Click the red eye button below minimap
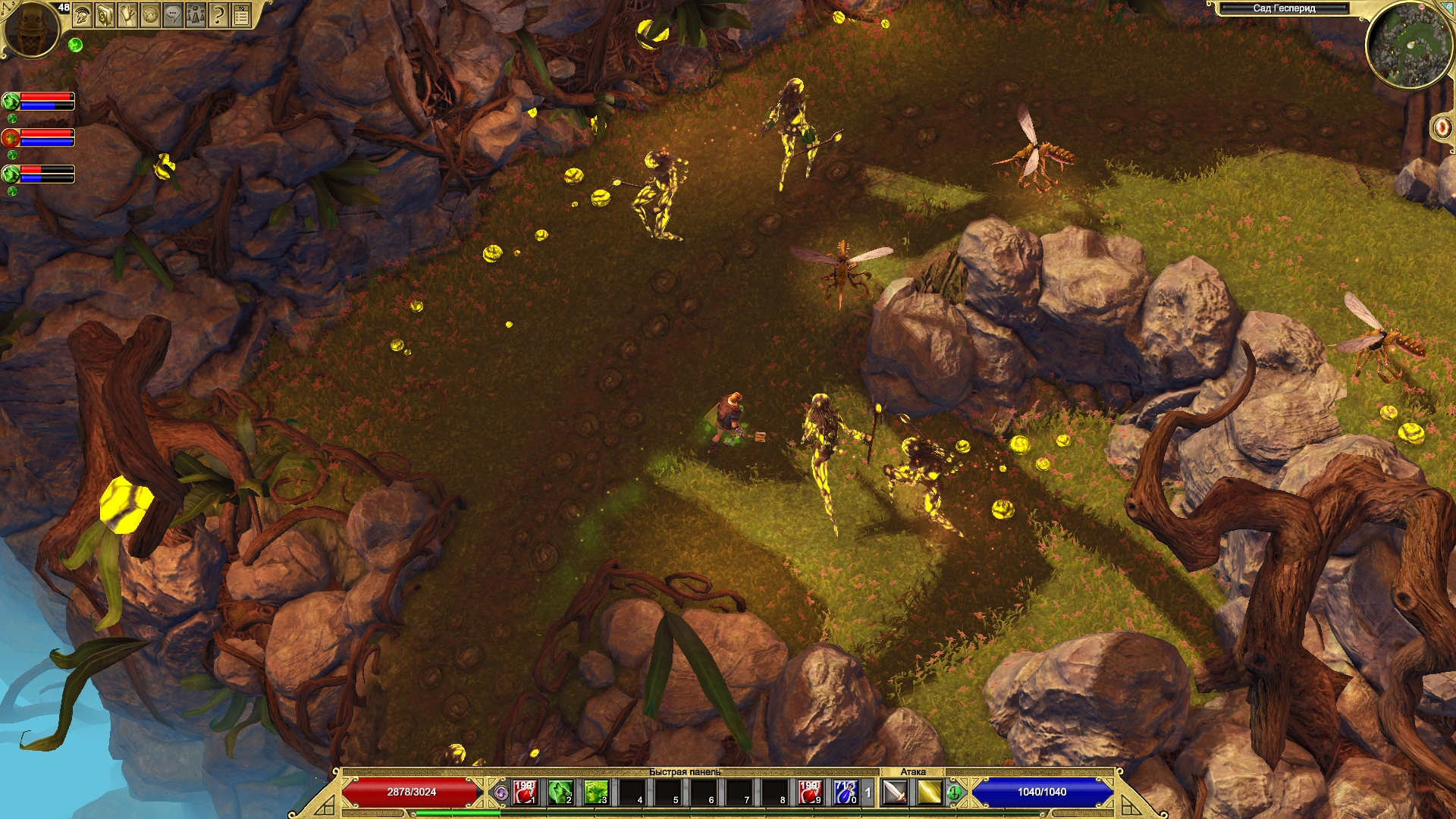 pyautogui.click(x=1442, y=127)
